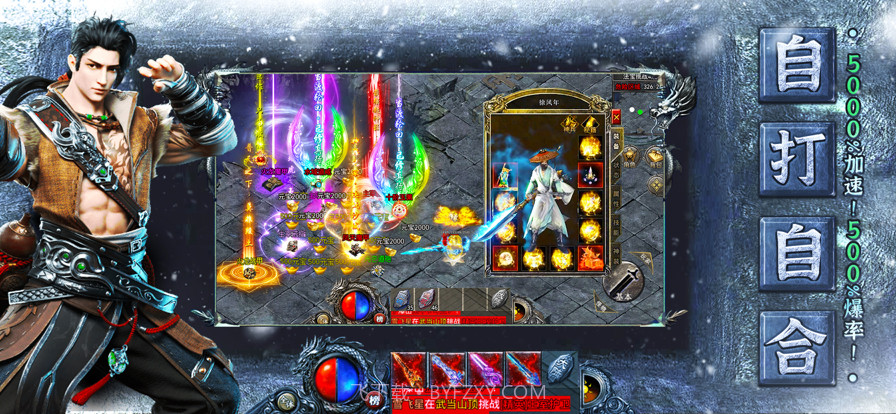Select the straw-hat character portrait equipment slot
The height and width of the screenshot is (414, 896).
pyautogui.click(x=506, y=174)
